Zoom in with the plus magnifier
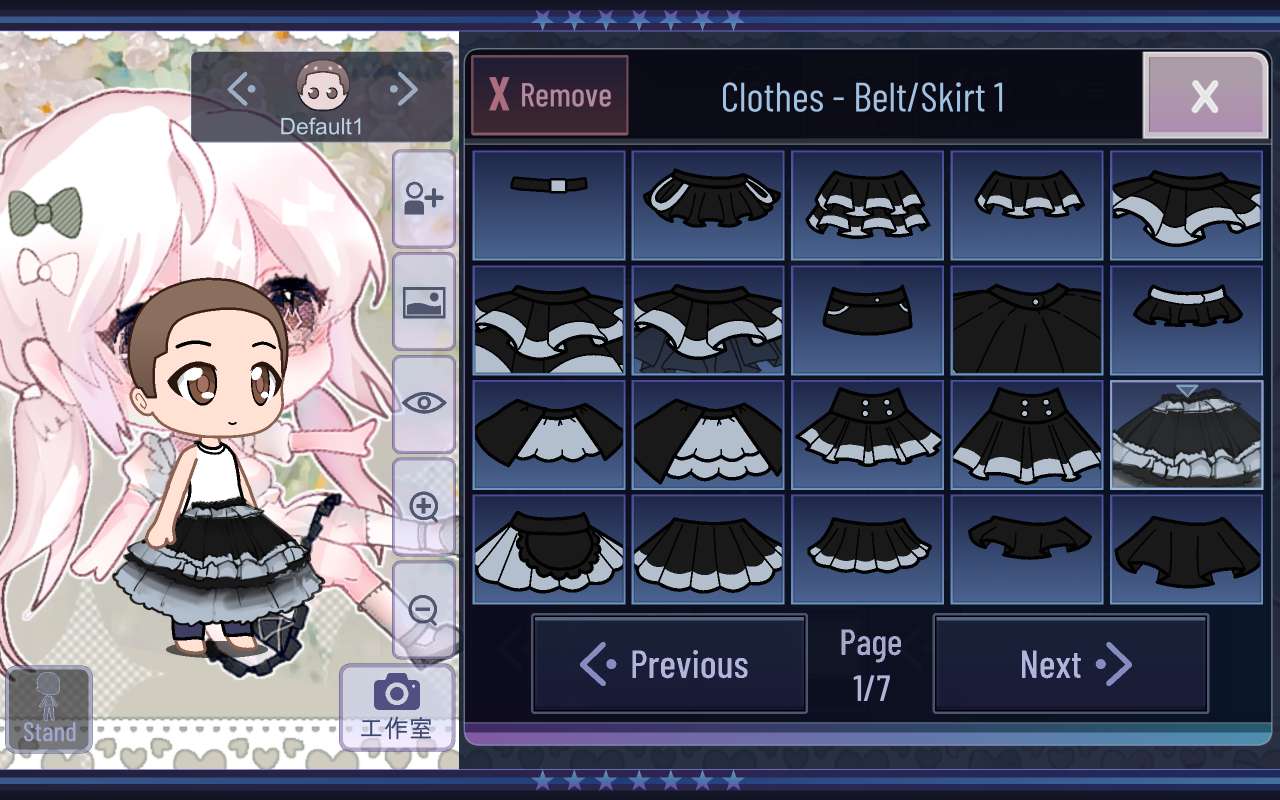 [x=424, y=506]
